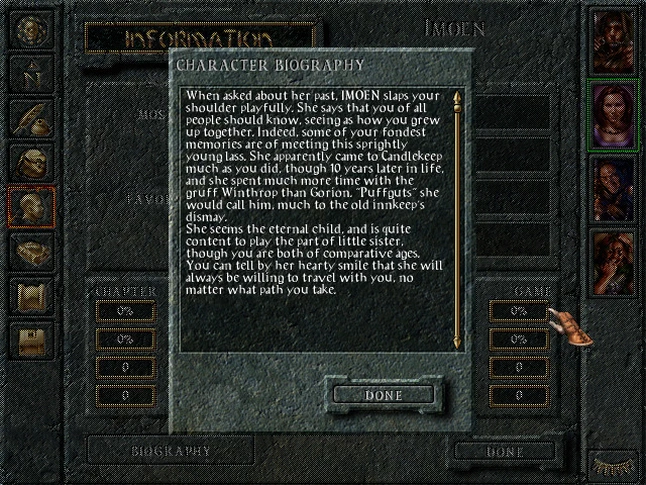Open the journal with the quill icon
646x485 pixels.
click(x=30, y=118)
